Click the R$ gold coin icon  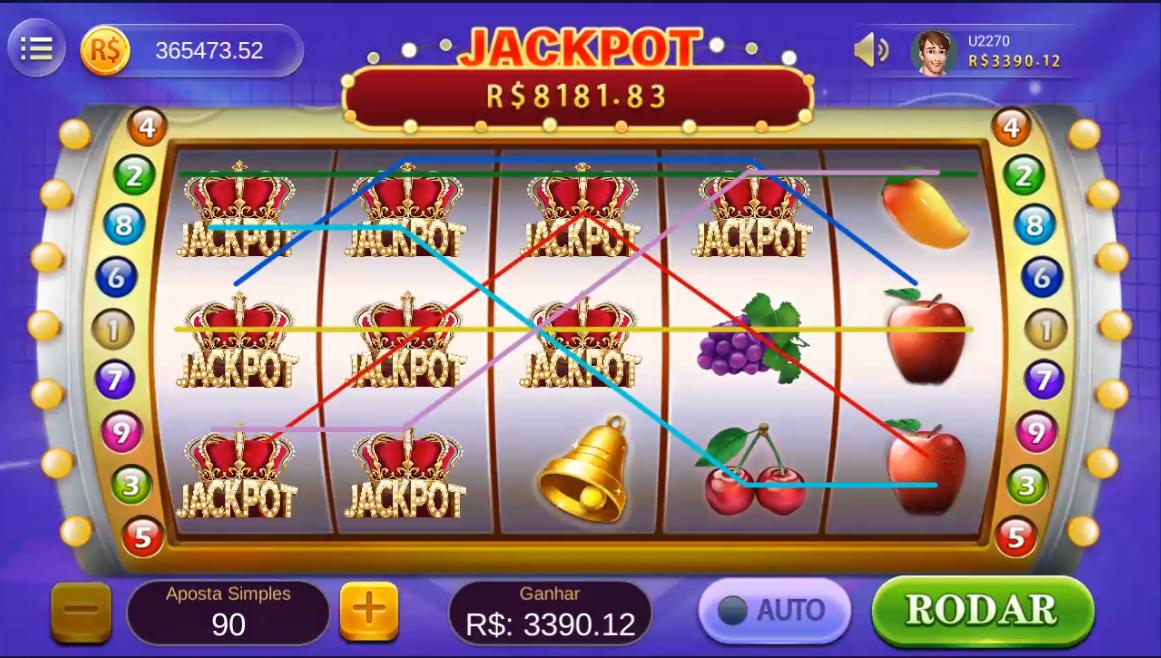click(x=104, y=50)
